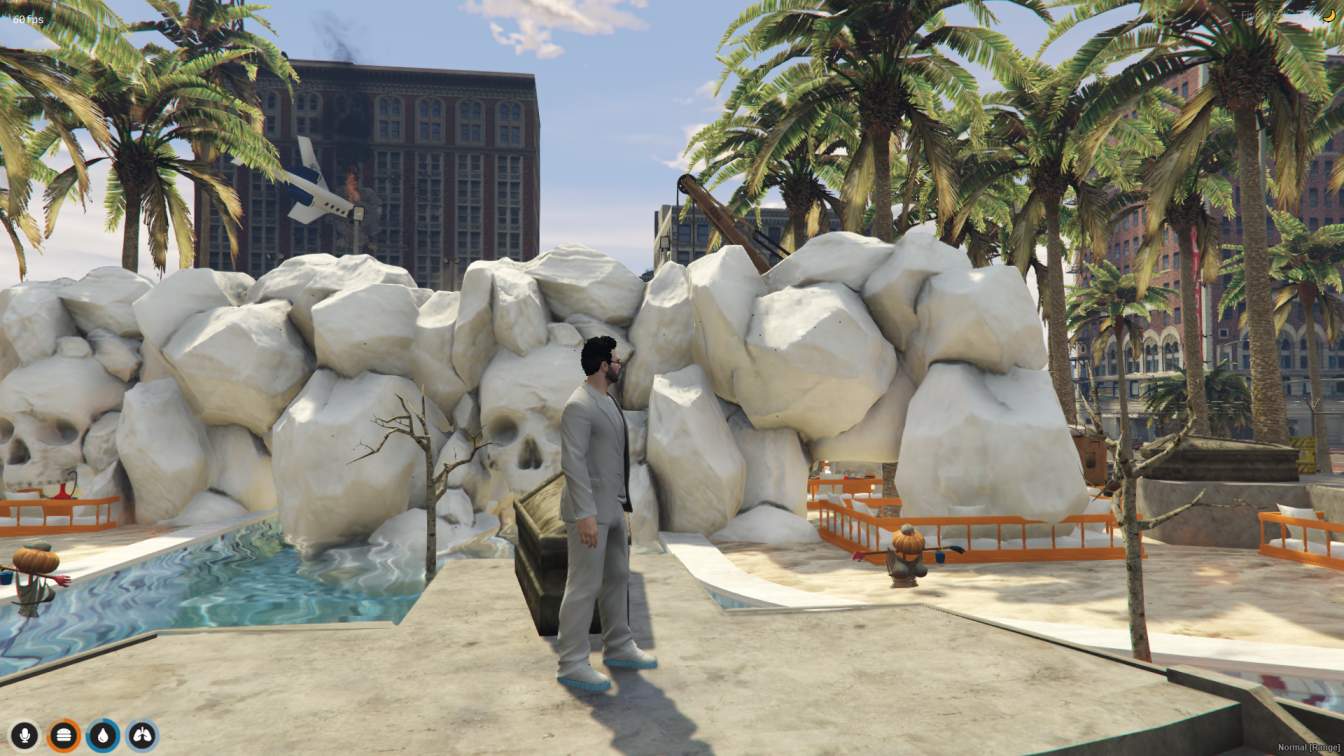
Task: Click the airplane flying near the building
Action: (312, 185)
